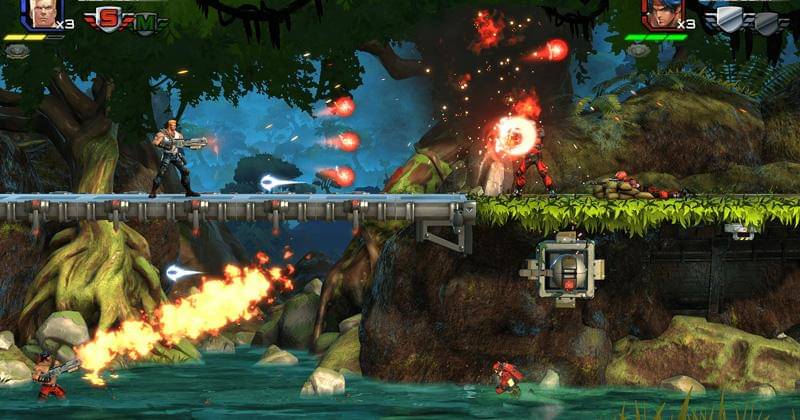Click the blond player one portrait

point(42,13)
